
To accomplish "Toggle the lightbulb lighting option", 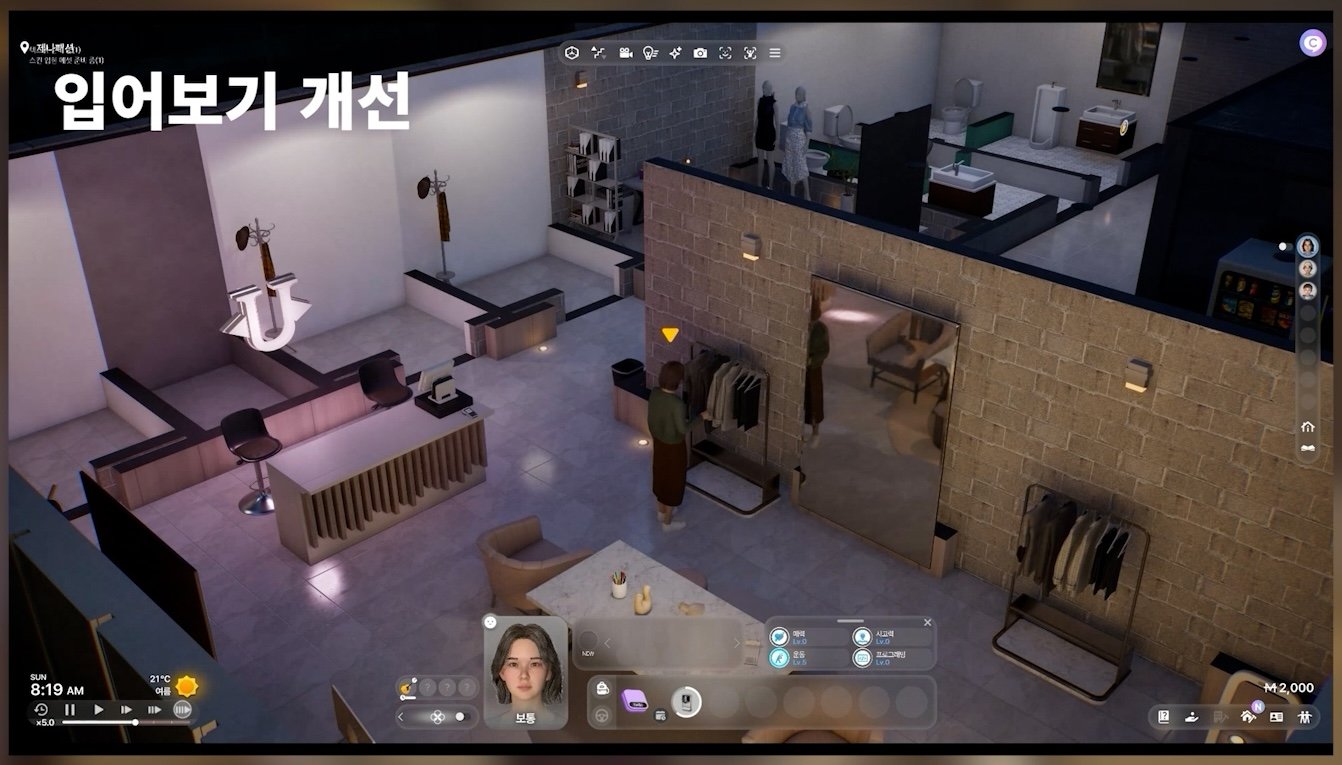I will [650, 53].
